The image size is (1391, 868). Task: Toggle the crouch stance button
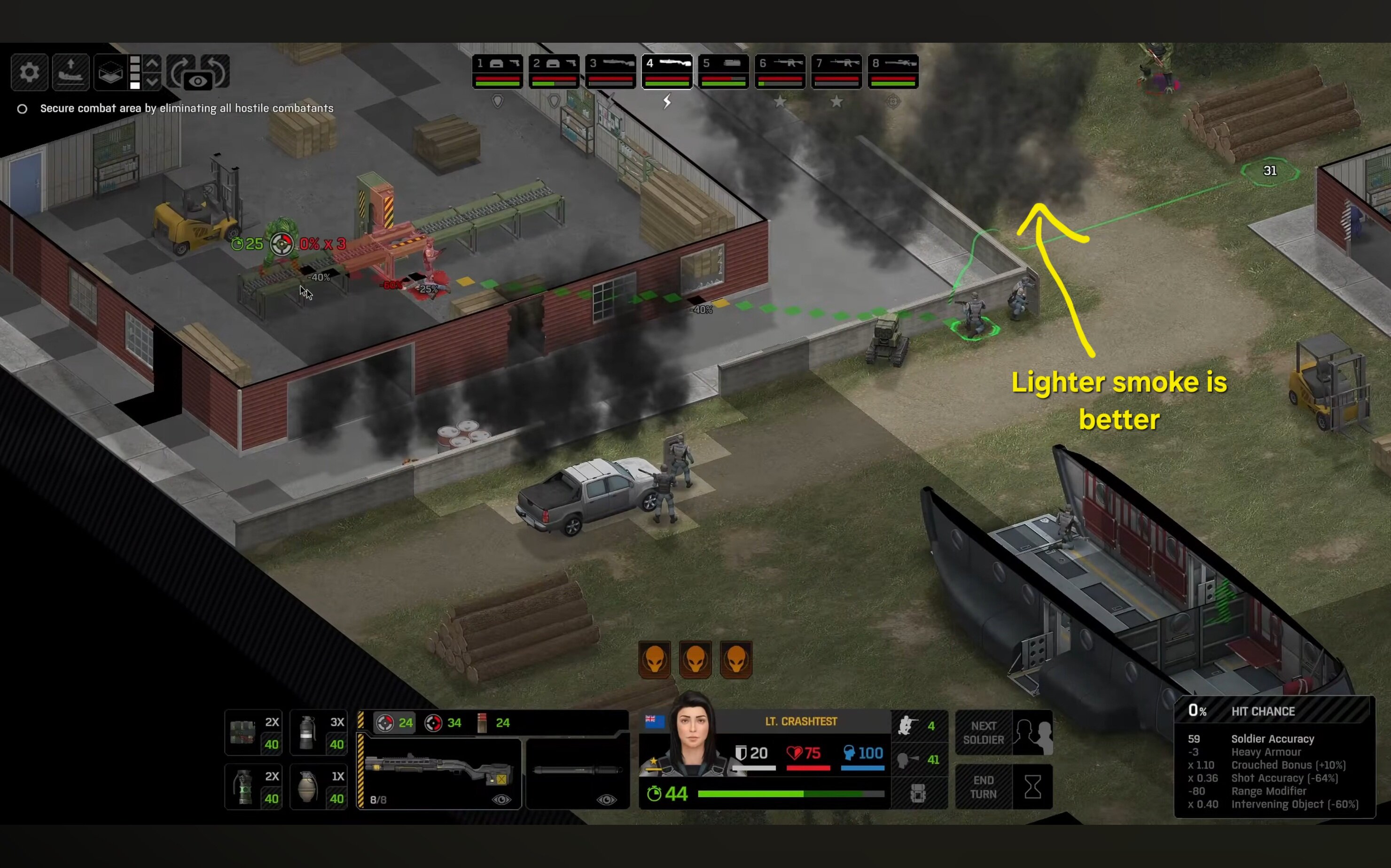pyautogui.click(x=918, y=726)
